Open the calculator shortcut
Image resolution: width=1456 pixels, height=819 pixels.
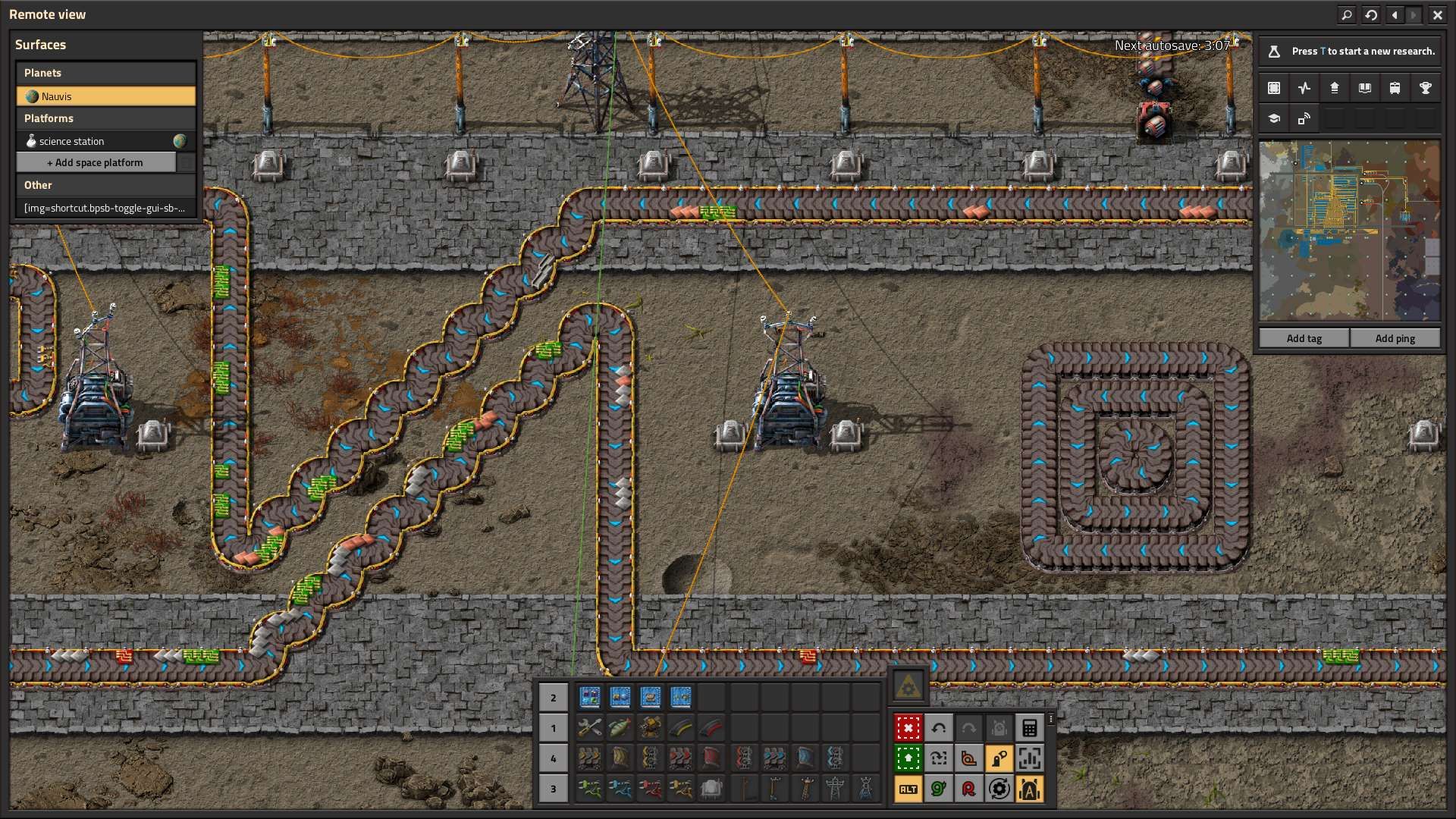click(1029, 728)
